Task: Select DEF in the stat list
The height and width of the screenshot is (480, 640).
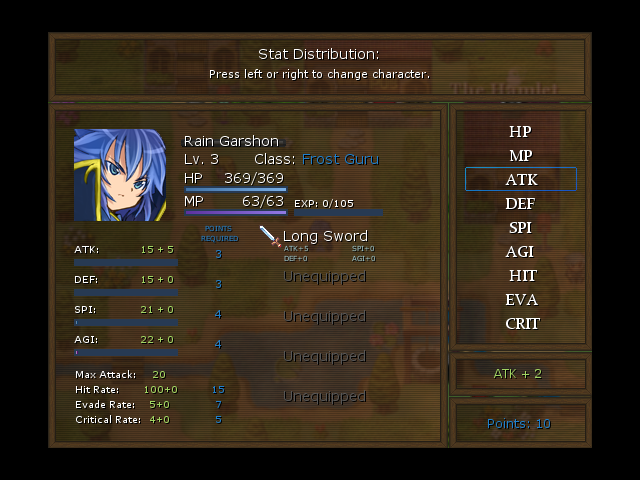Action: pyautogui.click(x=520, y=204)
